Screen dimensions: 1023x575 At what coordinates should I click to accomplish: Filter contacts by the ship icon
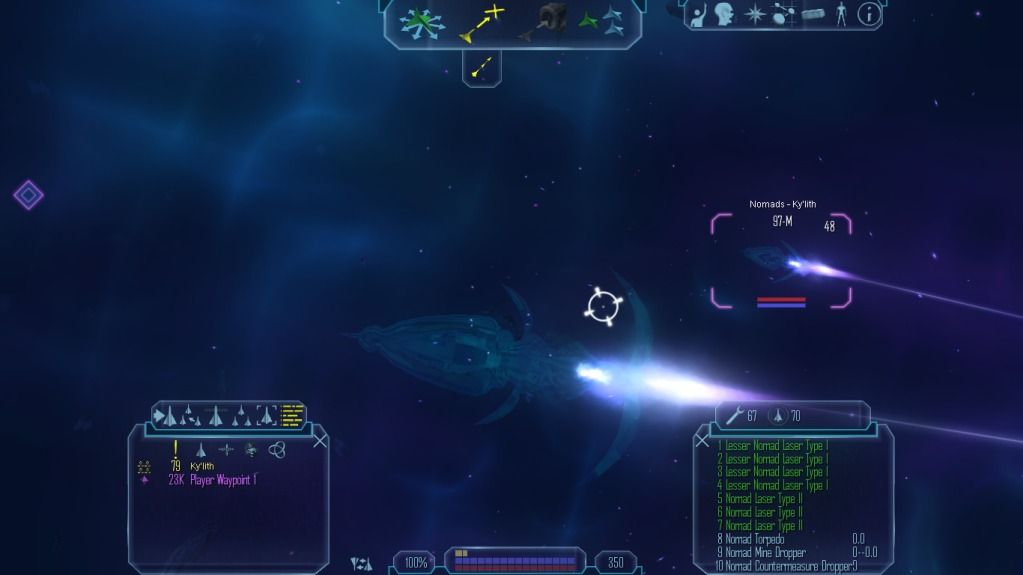click(201, 450)
